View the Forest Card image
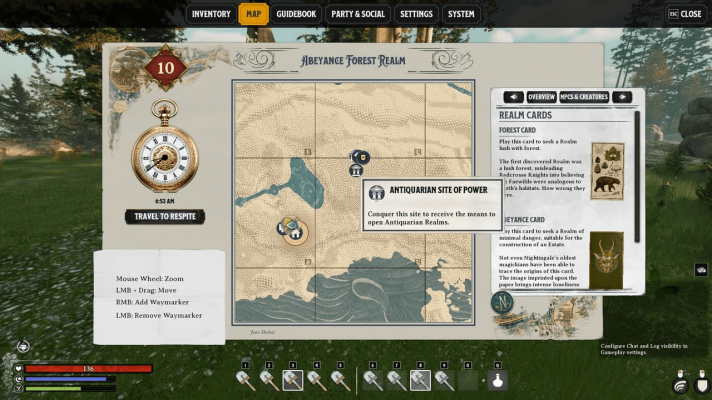Screen dimensions: 712x400 (607, 171)
